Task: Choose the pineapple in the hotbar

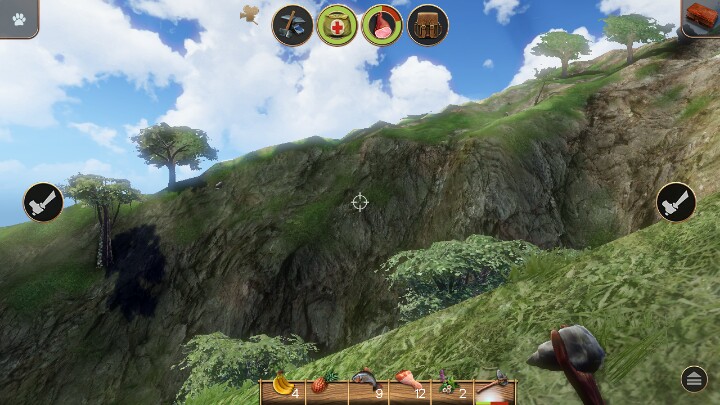Action: (x=322, y=386)
